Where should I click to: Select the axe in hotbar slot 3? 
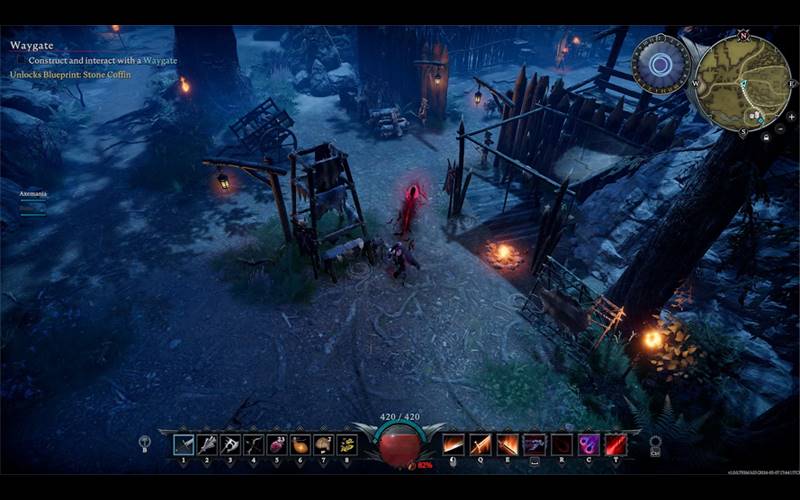230,445
